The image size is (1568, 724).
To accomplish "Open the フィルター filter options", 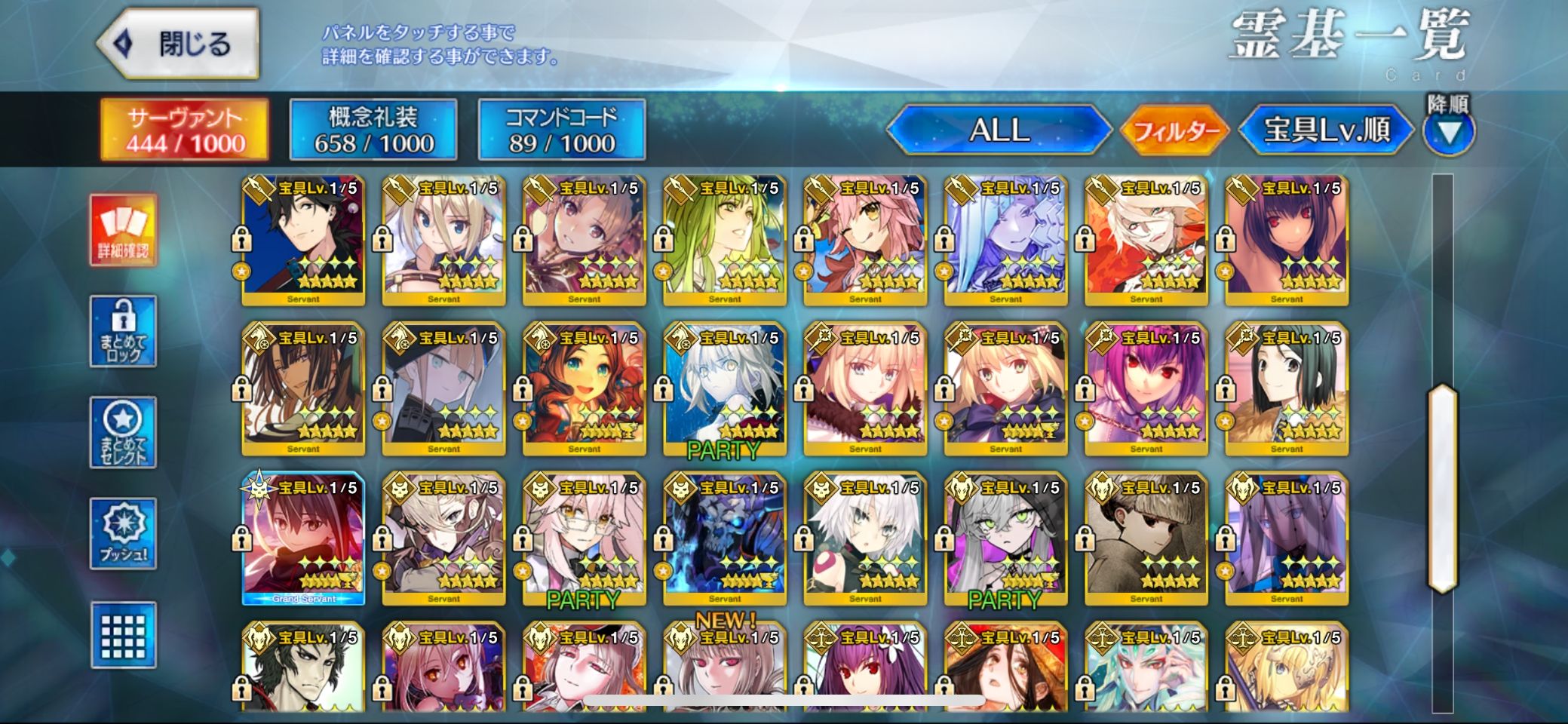I will pyautogui.click(x=1176, y=131).
